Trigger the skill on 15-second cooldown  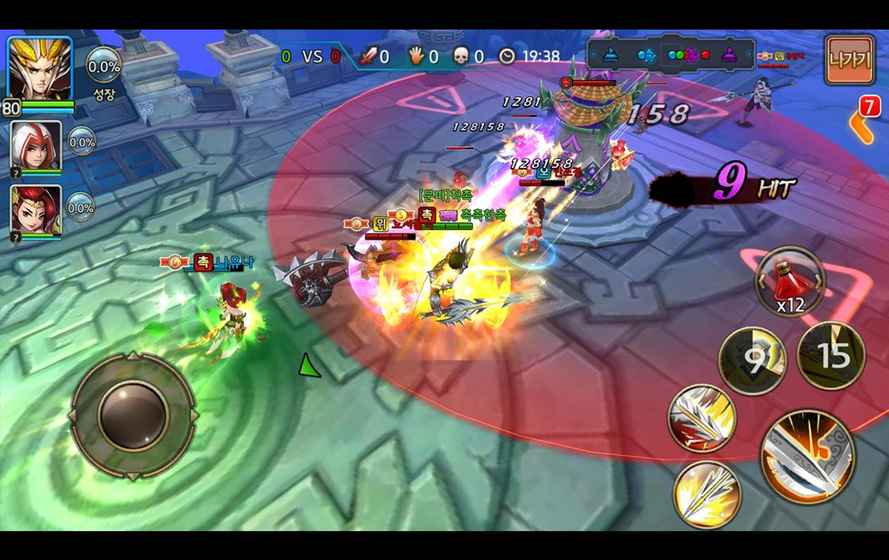[x=831, y=354]
